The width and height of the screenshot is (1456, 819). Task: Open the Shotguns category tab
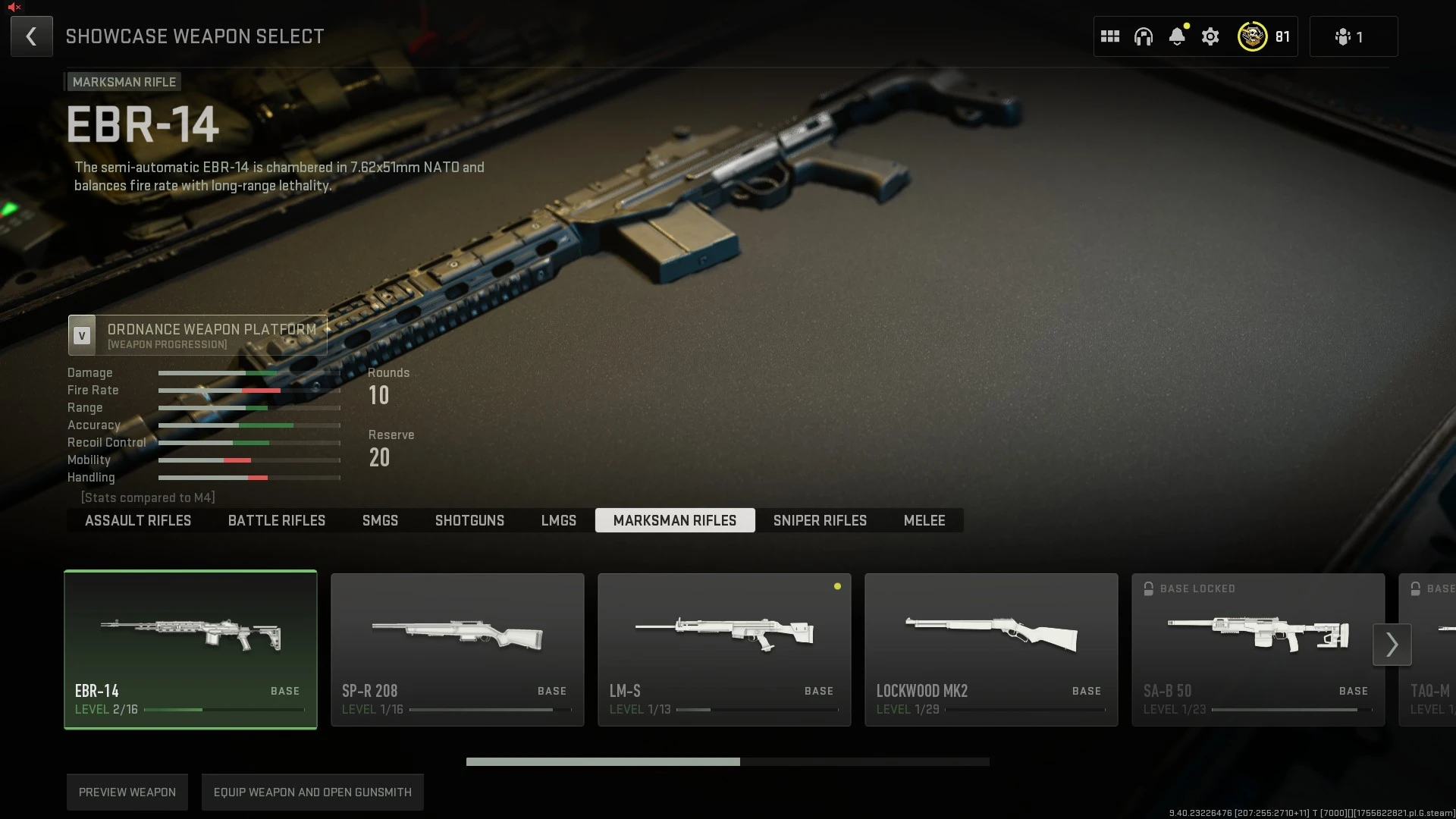[469, 520]
